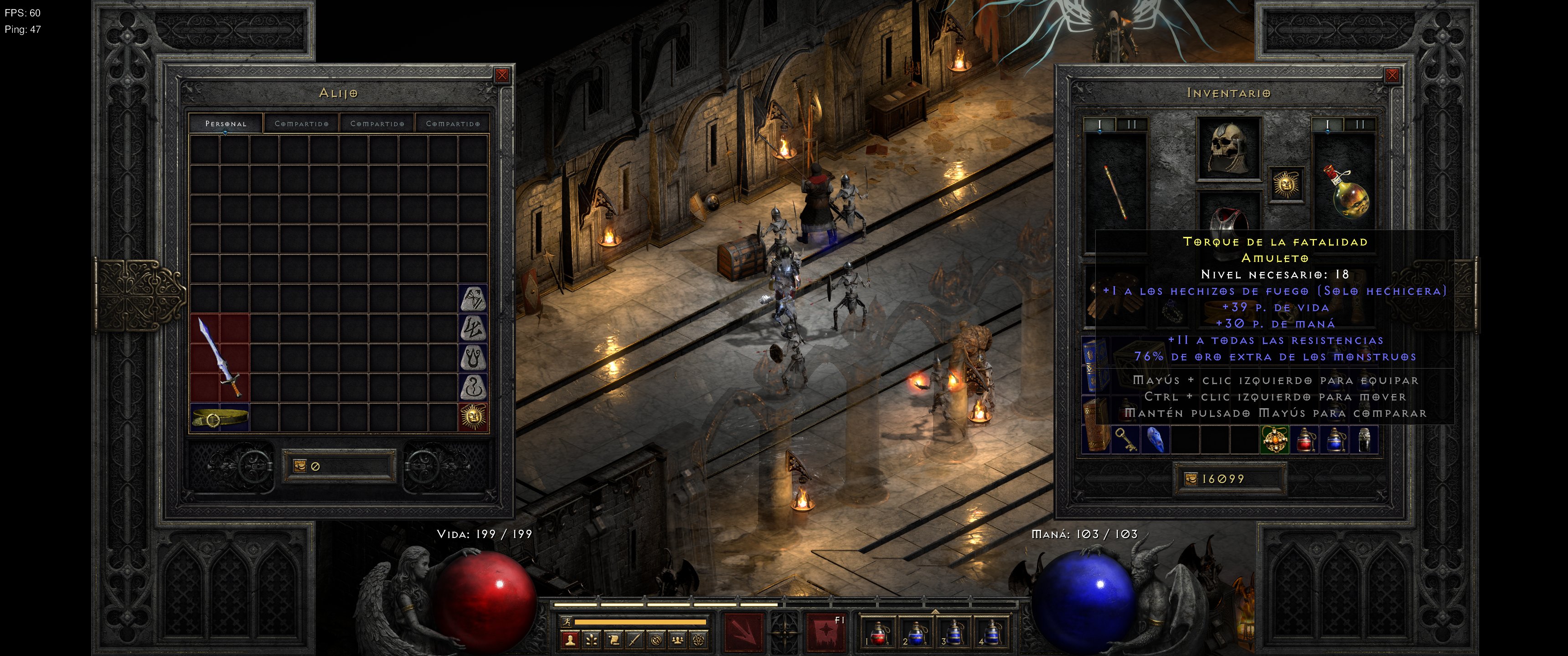This screenshot has width=1568, height=656.
Task: Open the skill tree icon in the bottom bar
Action: tap(591, 641)
